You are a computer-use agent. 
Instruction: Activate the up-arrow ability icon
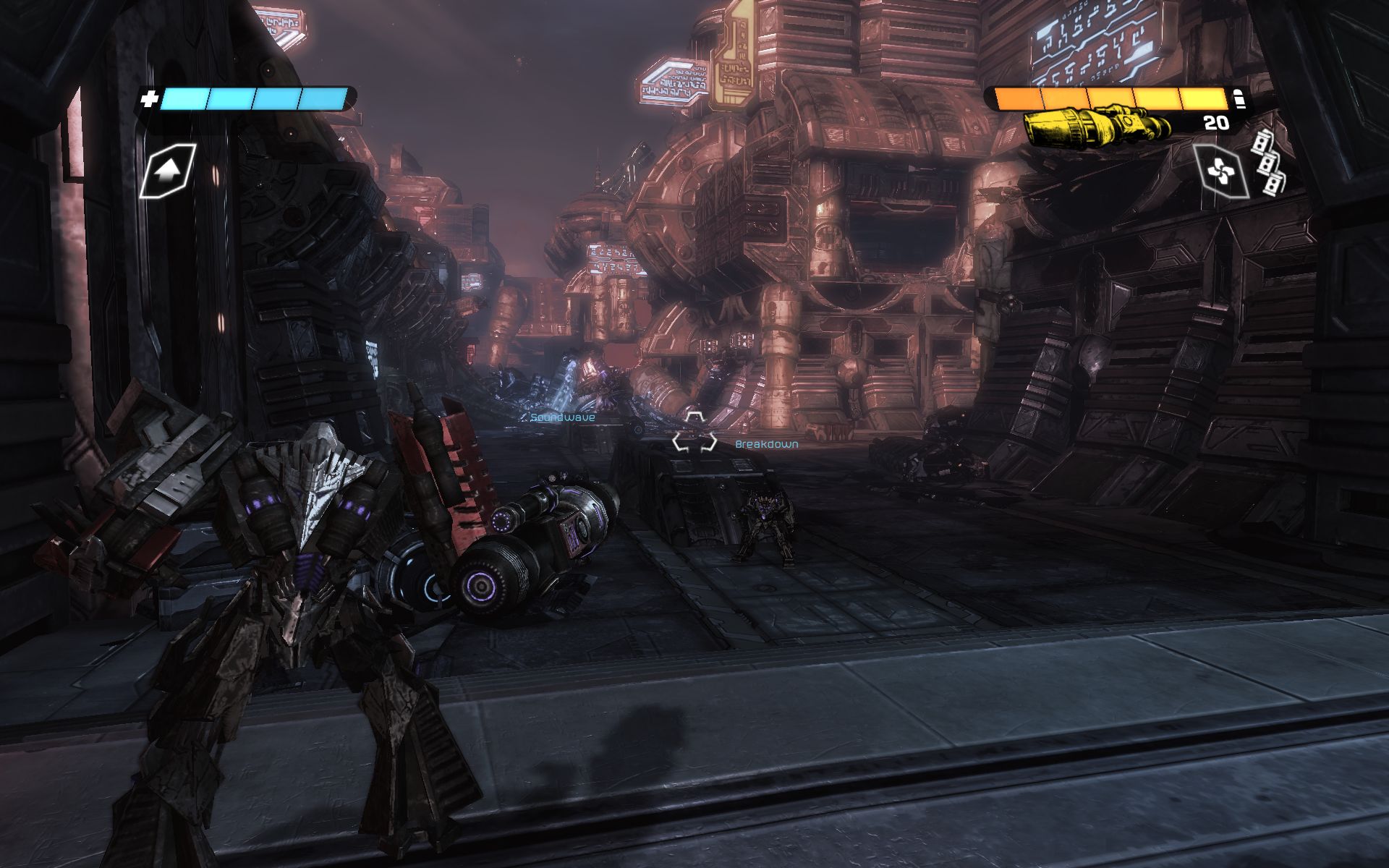(167, 171)
